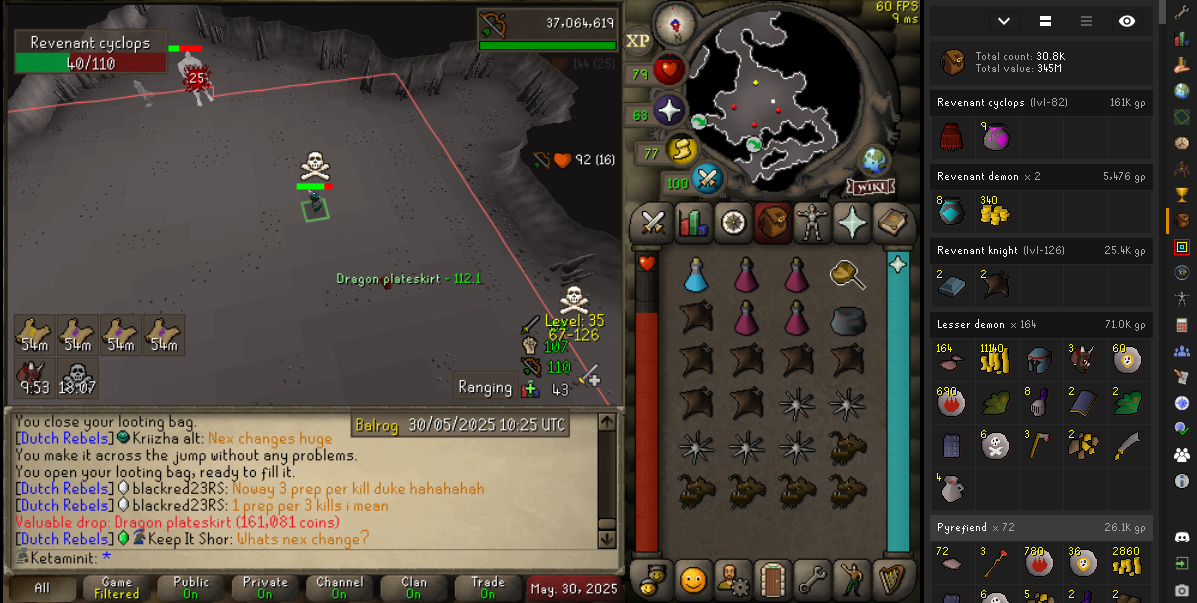Open the Skills tab
The height and width of the screenshot is (603, 1197).
[x=692, y=222]
